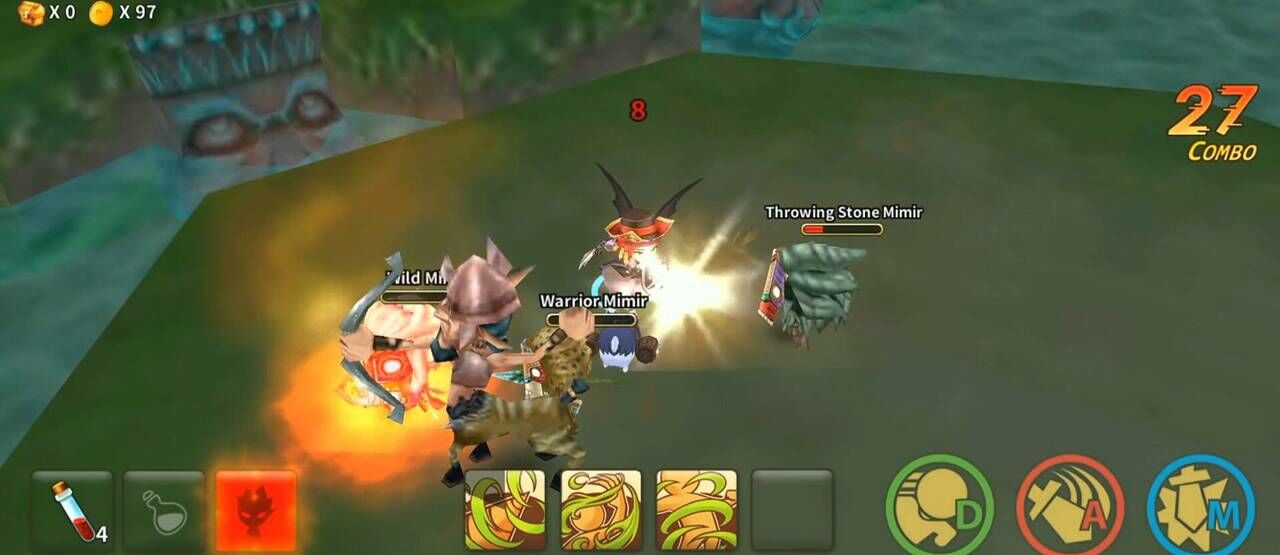This screenshot has height=555, width=1280.
Task: Activate the glowing red flame demon skill
Action: [256, 510]
